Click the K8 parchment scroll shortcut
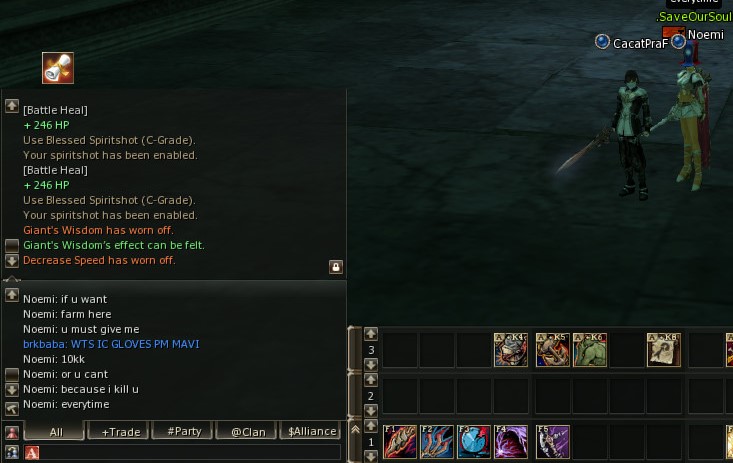Image resolution: width=733 pixels, height=463 pixels. click(663, 350)
